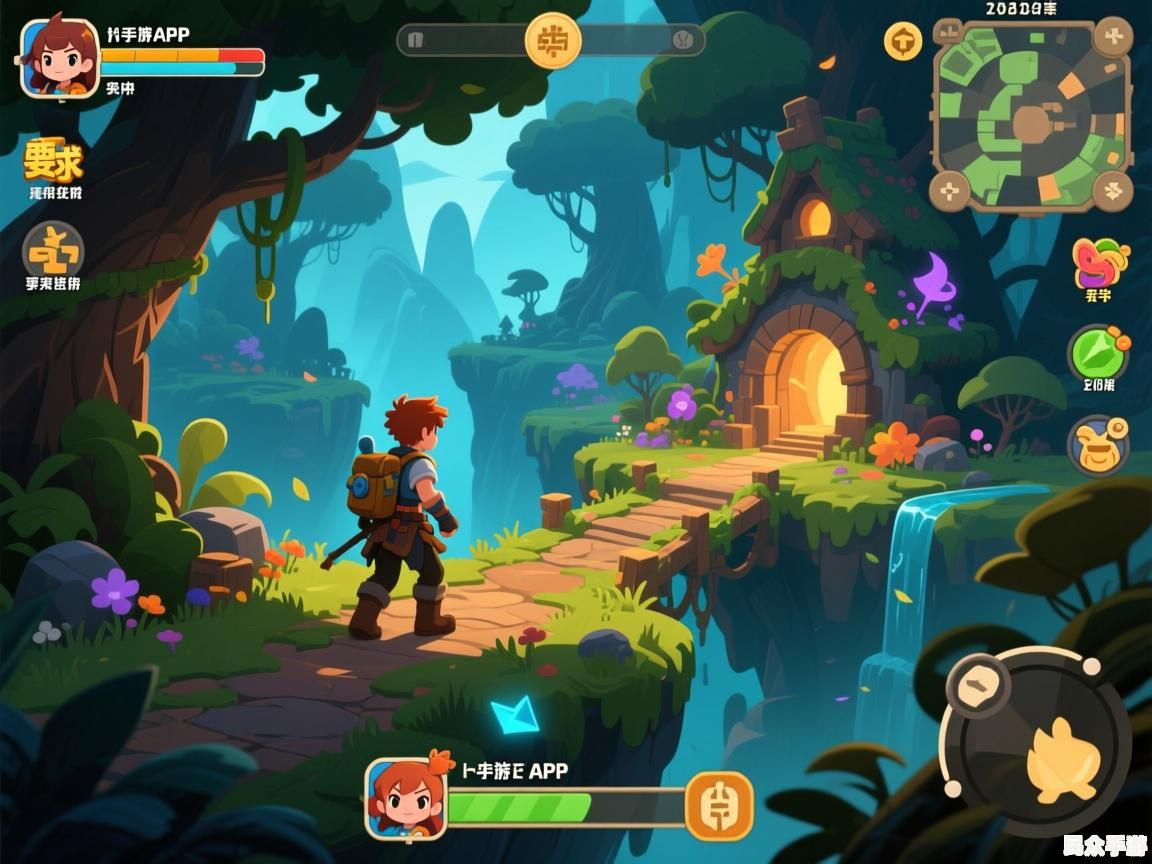Tap the small round button atop the action wheel
This screenshot has width=1152, height=864.
(973, 684)
